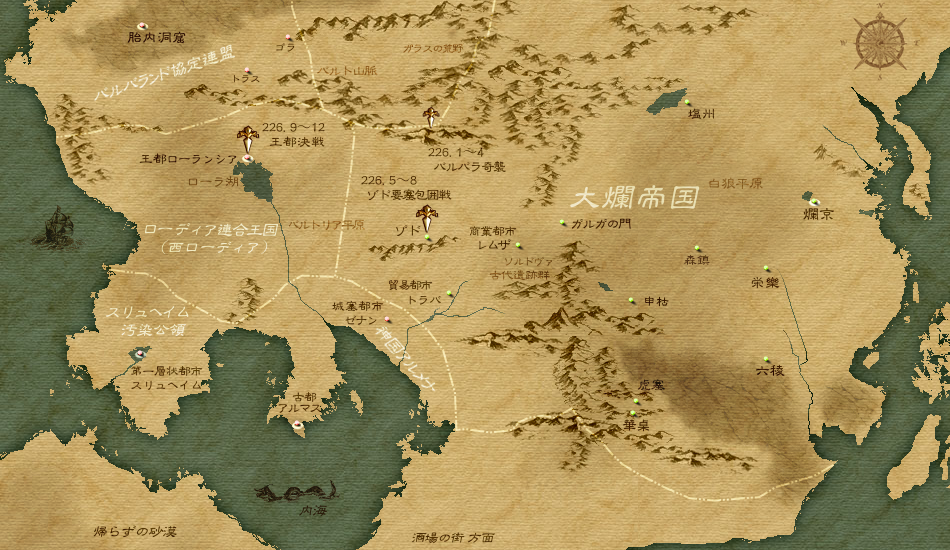Click the 塩州 location dot
This screenshot has height=550, width=950.
(x=688, y=103)
